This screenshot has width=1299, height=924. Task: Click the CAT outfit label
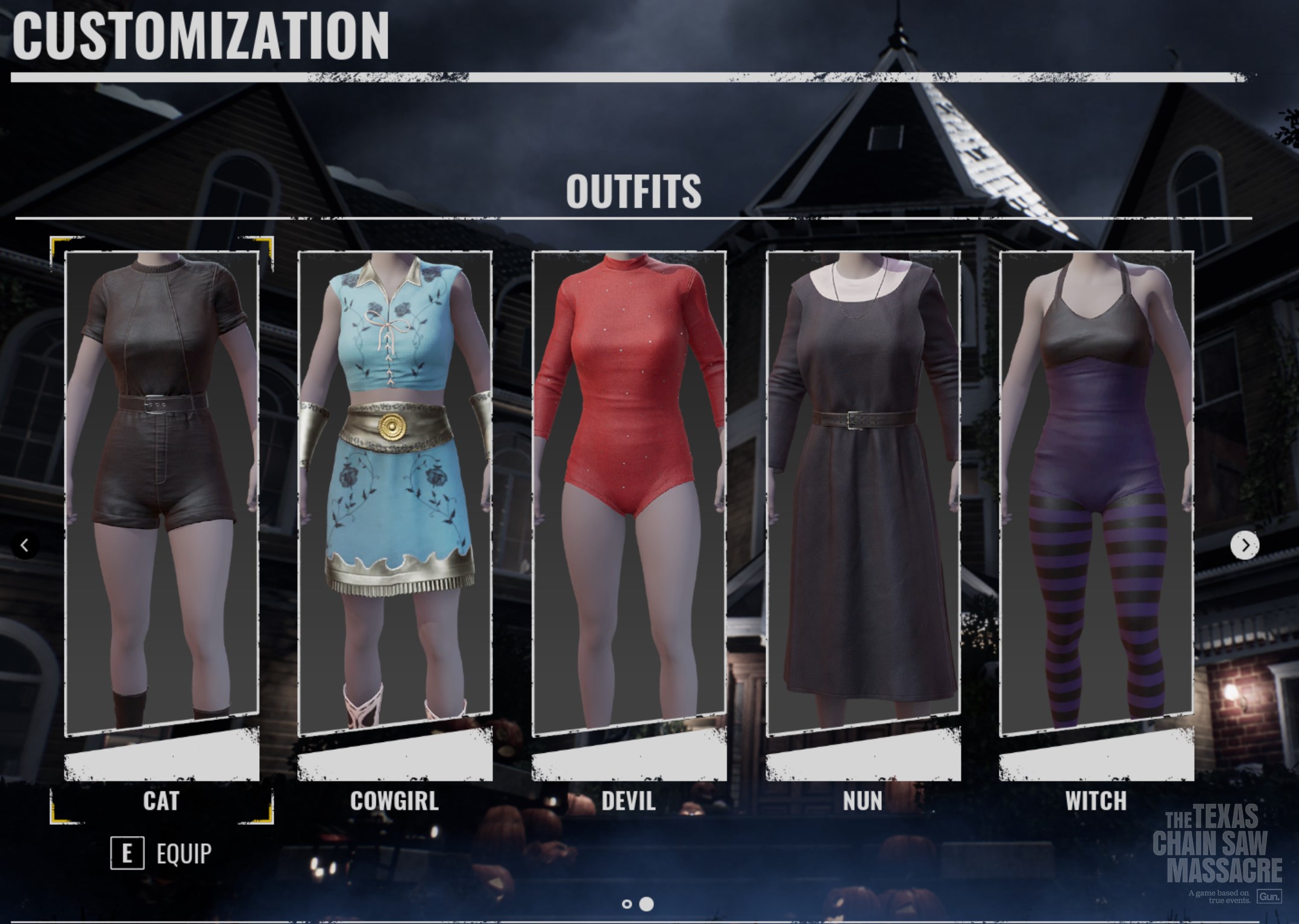pyautogui.click(x=160, y=802)
